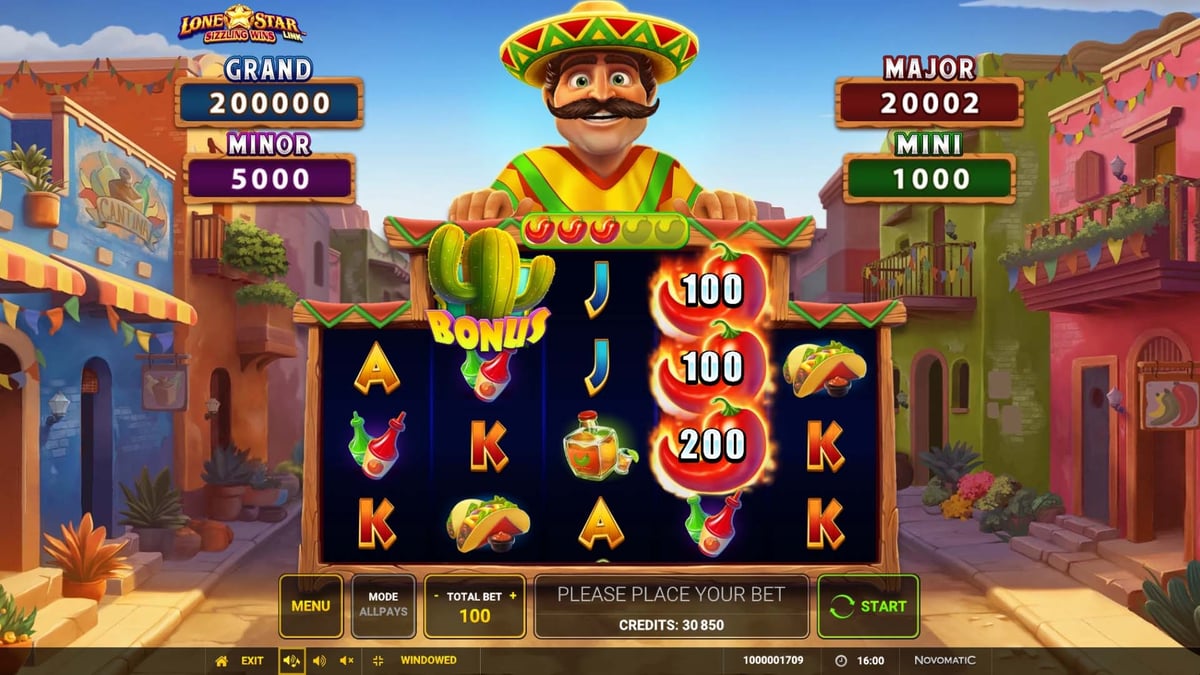This screenshot has height=675, width=1200.
Task: Spin the reels with the START button
Action: pyautogui.click(x=868, y=606)
